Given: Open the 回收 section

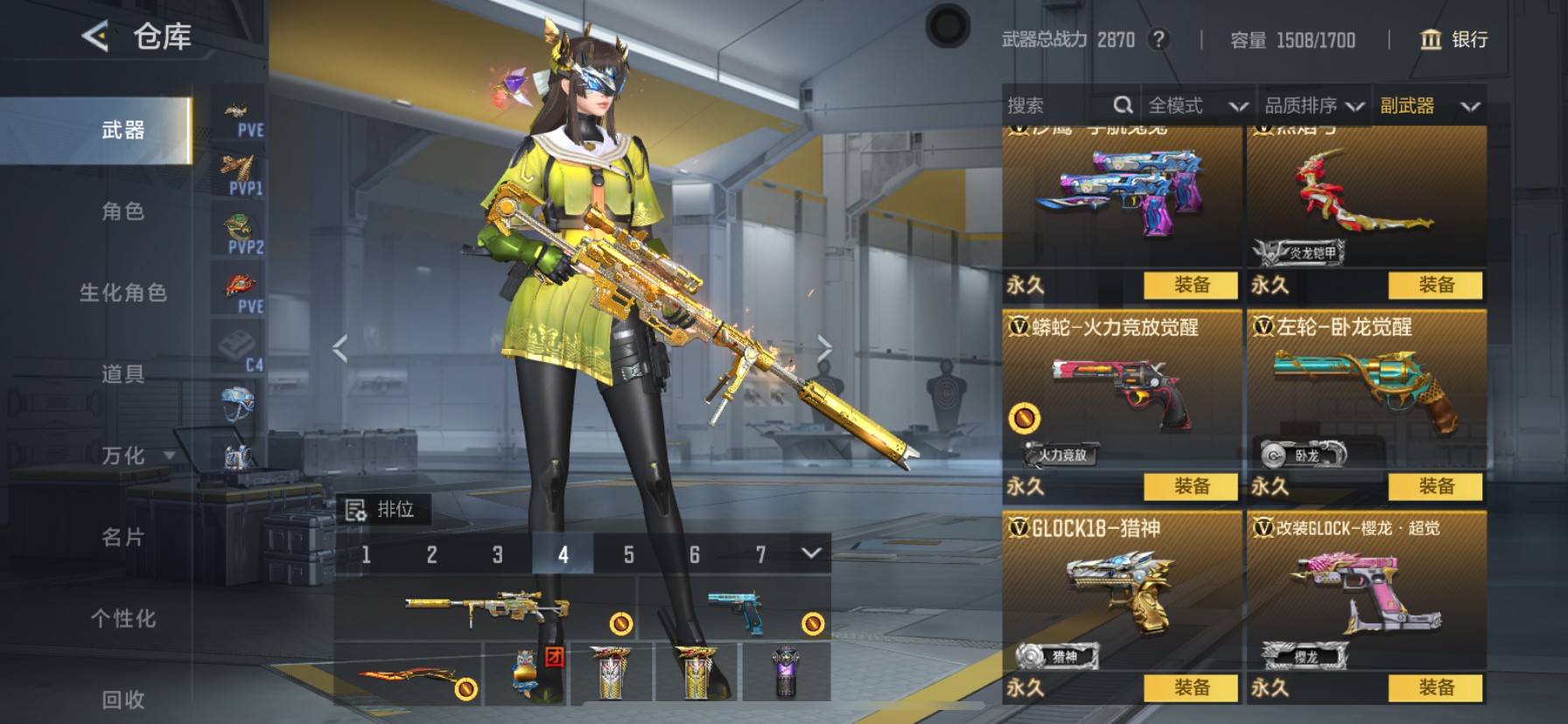Looking at the screenshot, I should click(122, 699).
